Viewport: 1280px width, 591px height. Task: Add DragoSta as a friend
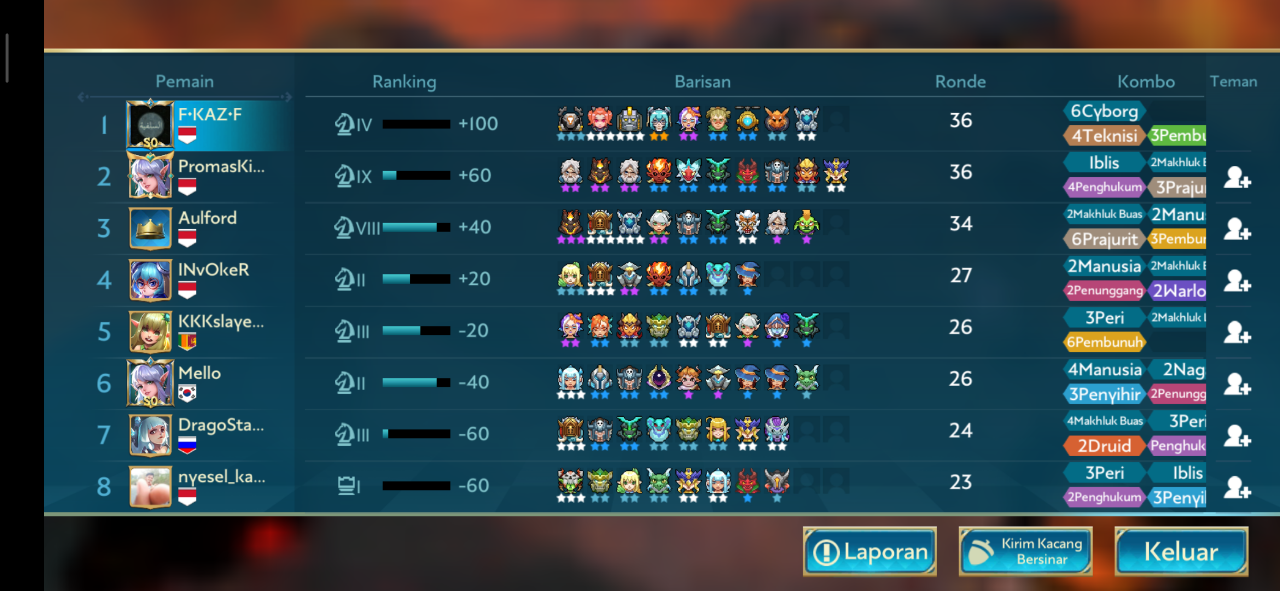tap(1237, 436)
